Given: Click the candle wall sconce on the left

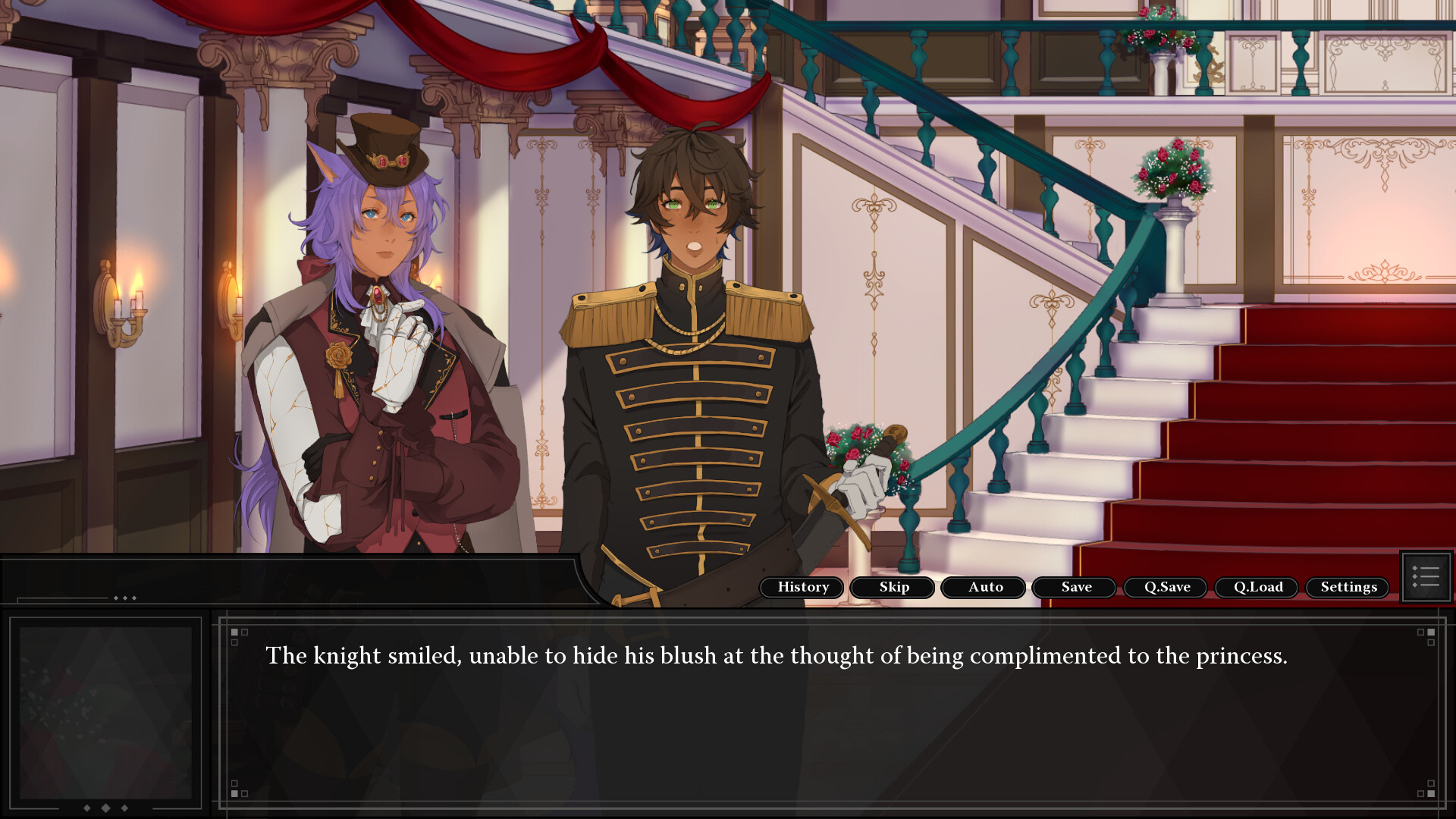Looking at the screenshot, I should (125, 303).
